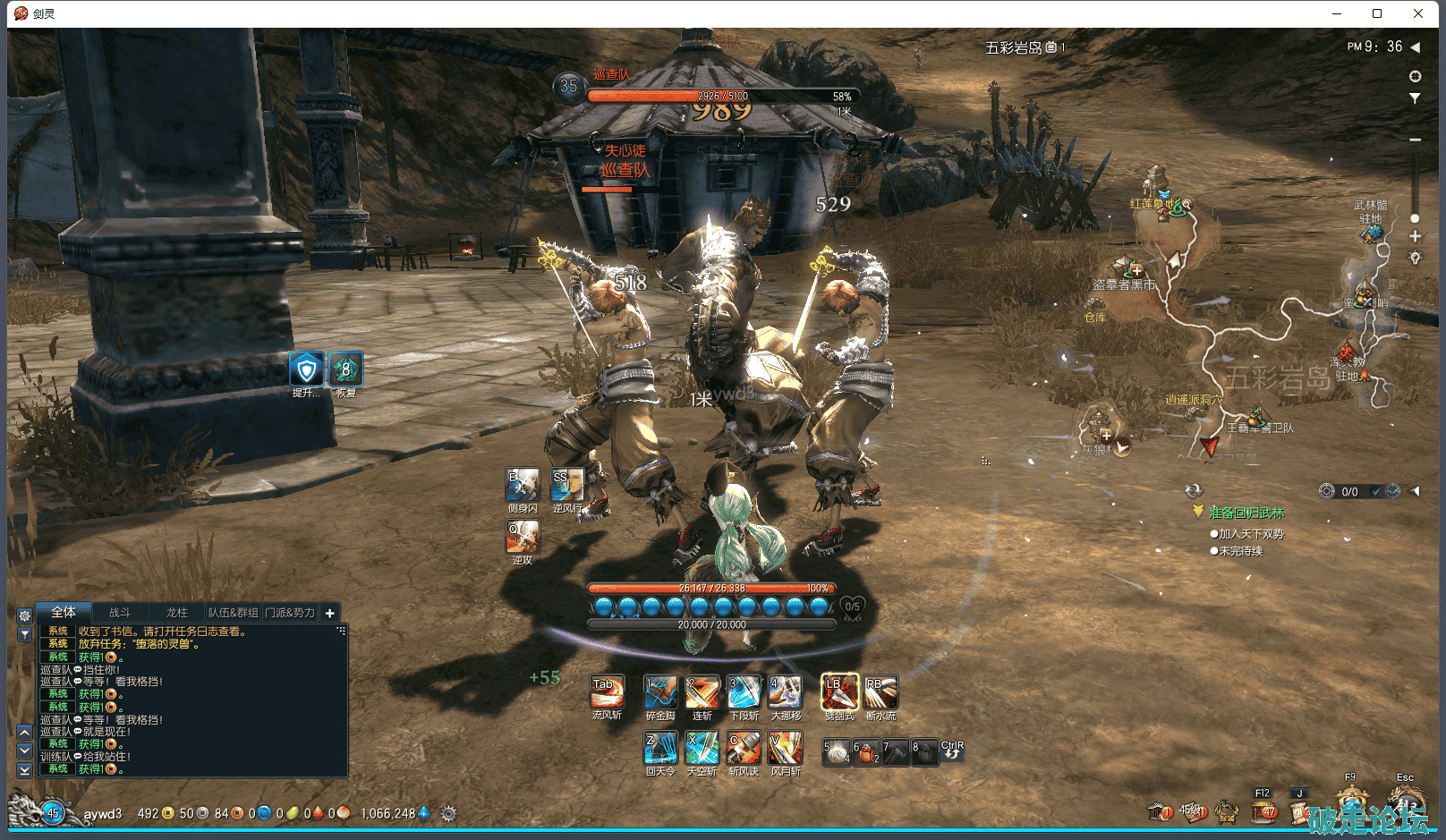Viewport: 1446px width, 840px height.
Task: Use the 断水流 skill
Action: (x=880, y=692)
